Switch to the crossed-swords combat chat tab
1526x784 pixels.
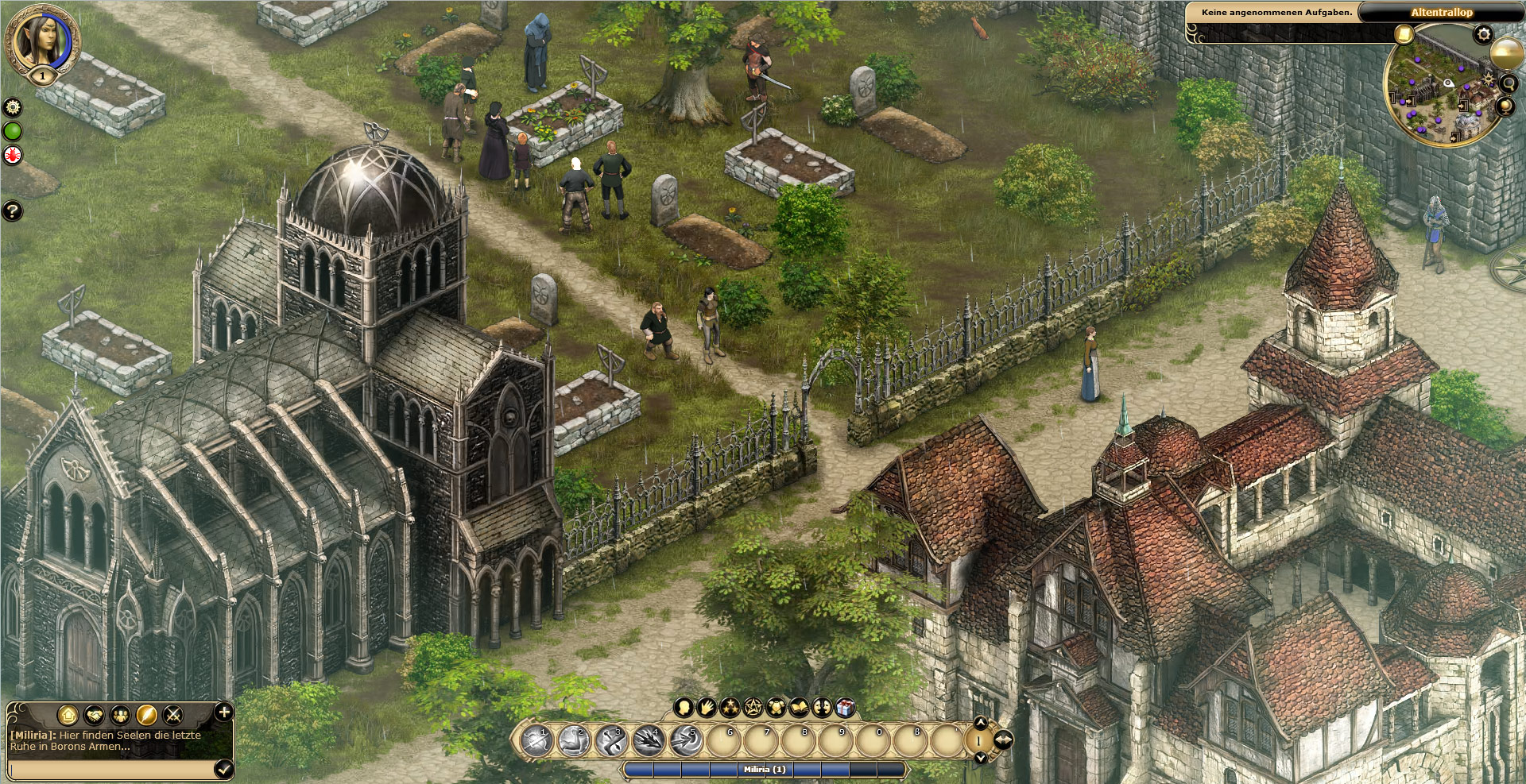tap(172, 714)
